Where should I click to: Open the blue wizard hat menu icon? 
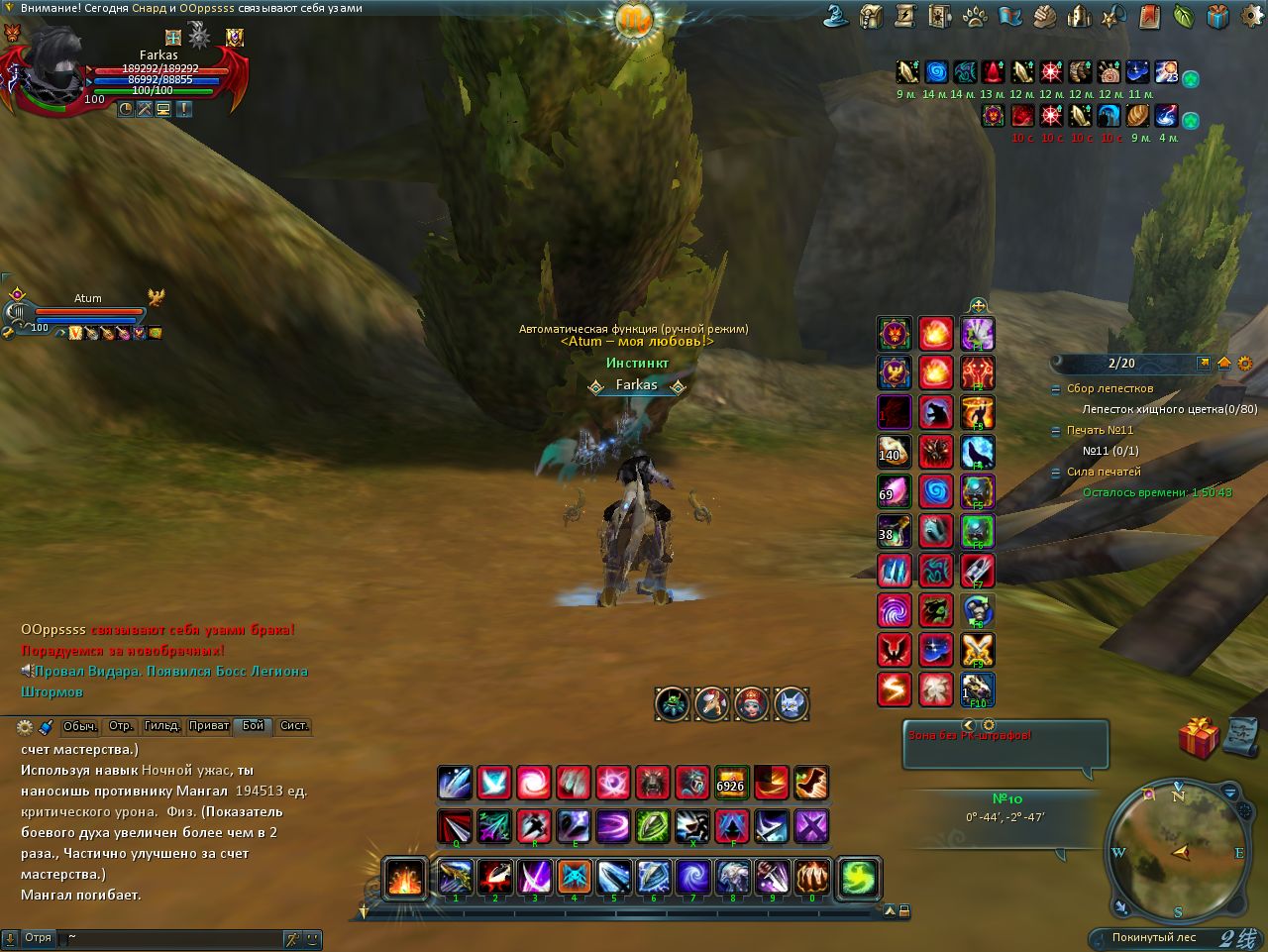pos(838,16)
